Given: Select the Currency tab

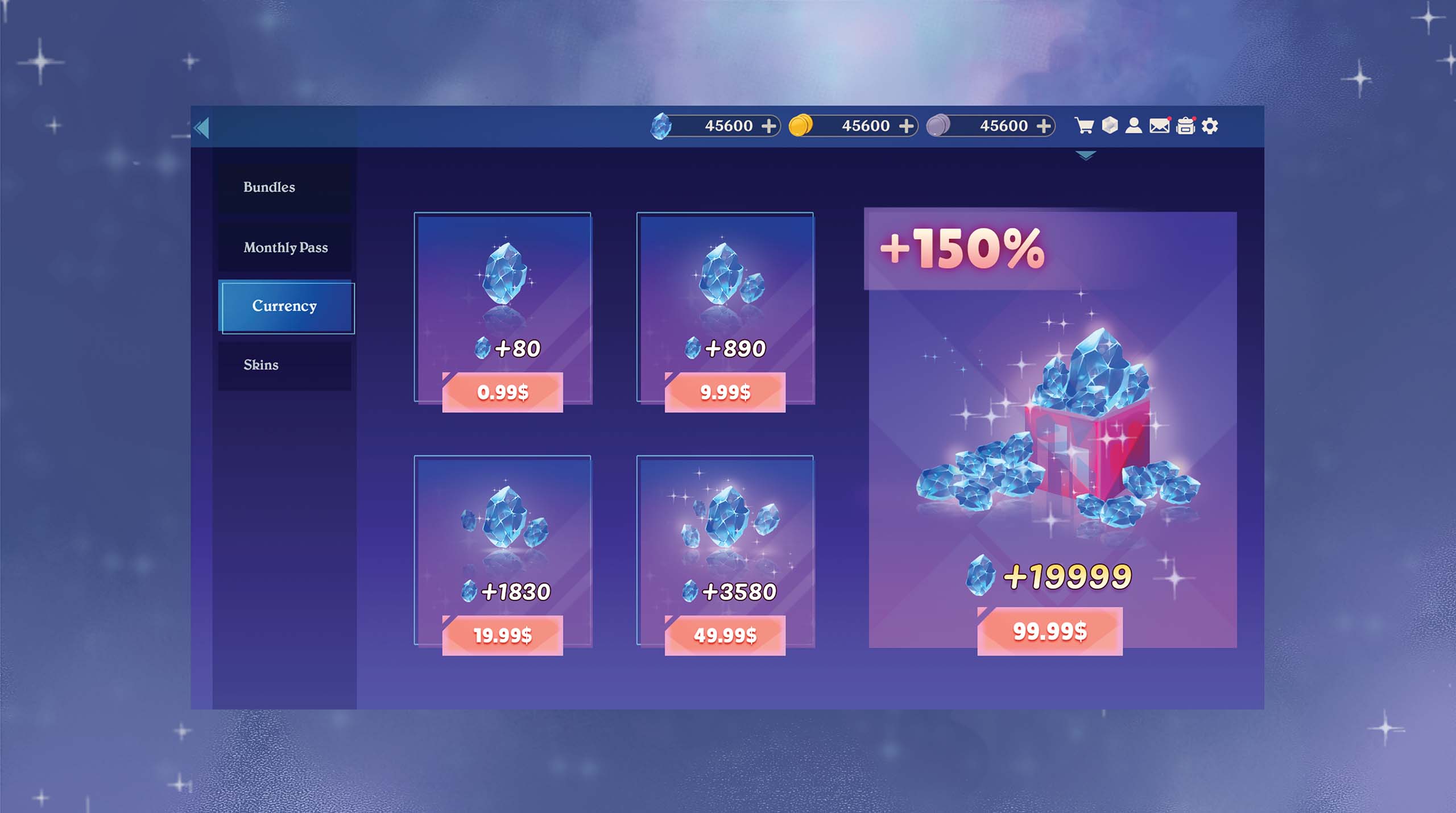Looking at the screenshot, I should pyautogui.click(x=286, y=307).
